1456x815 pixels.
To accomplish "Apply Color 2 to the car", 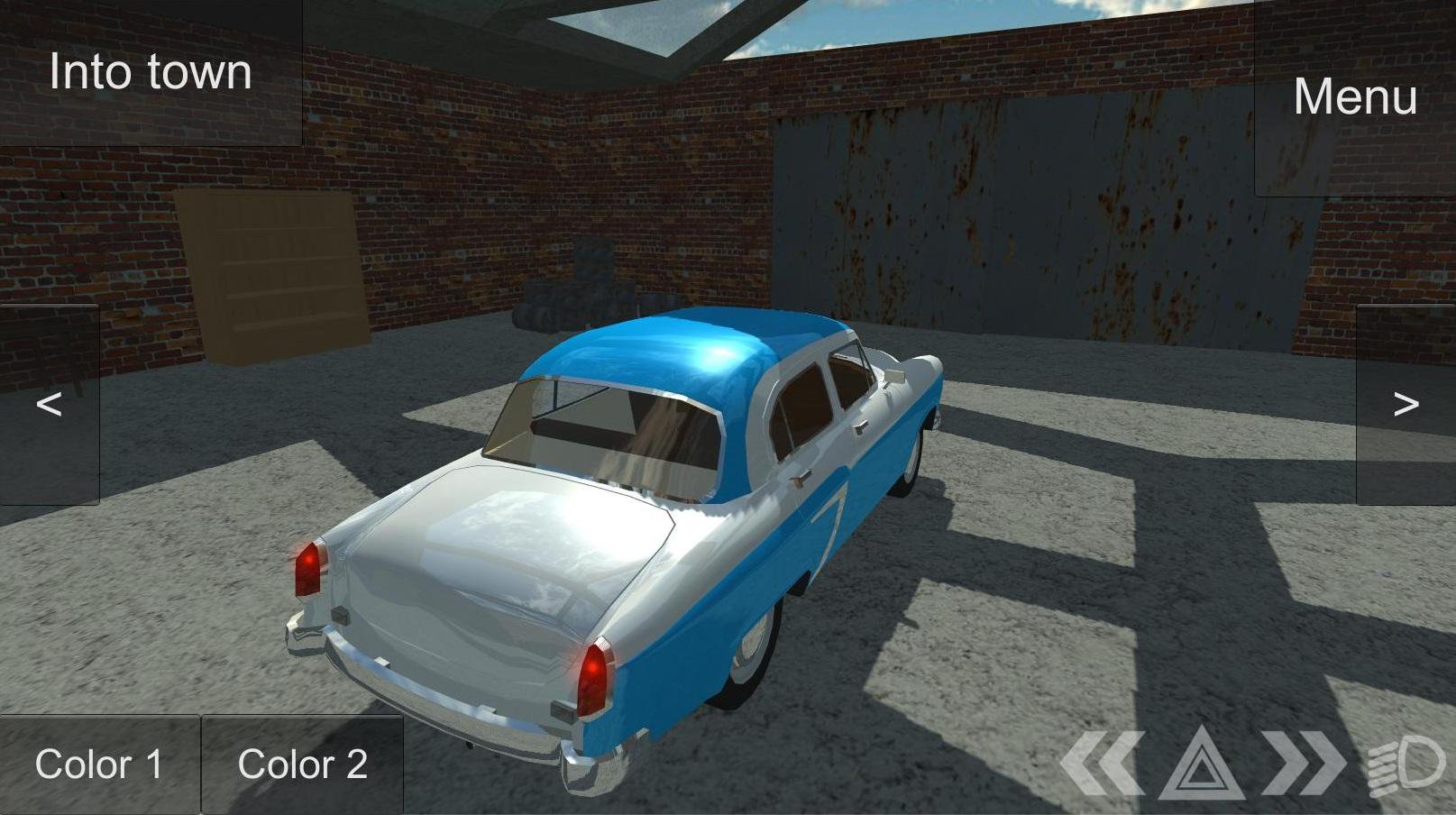I will coord(302,763).
